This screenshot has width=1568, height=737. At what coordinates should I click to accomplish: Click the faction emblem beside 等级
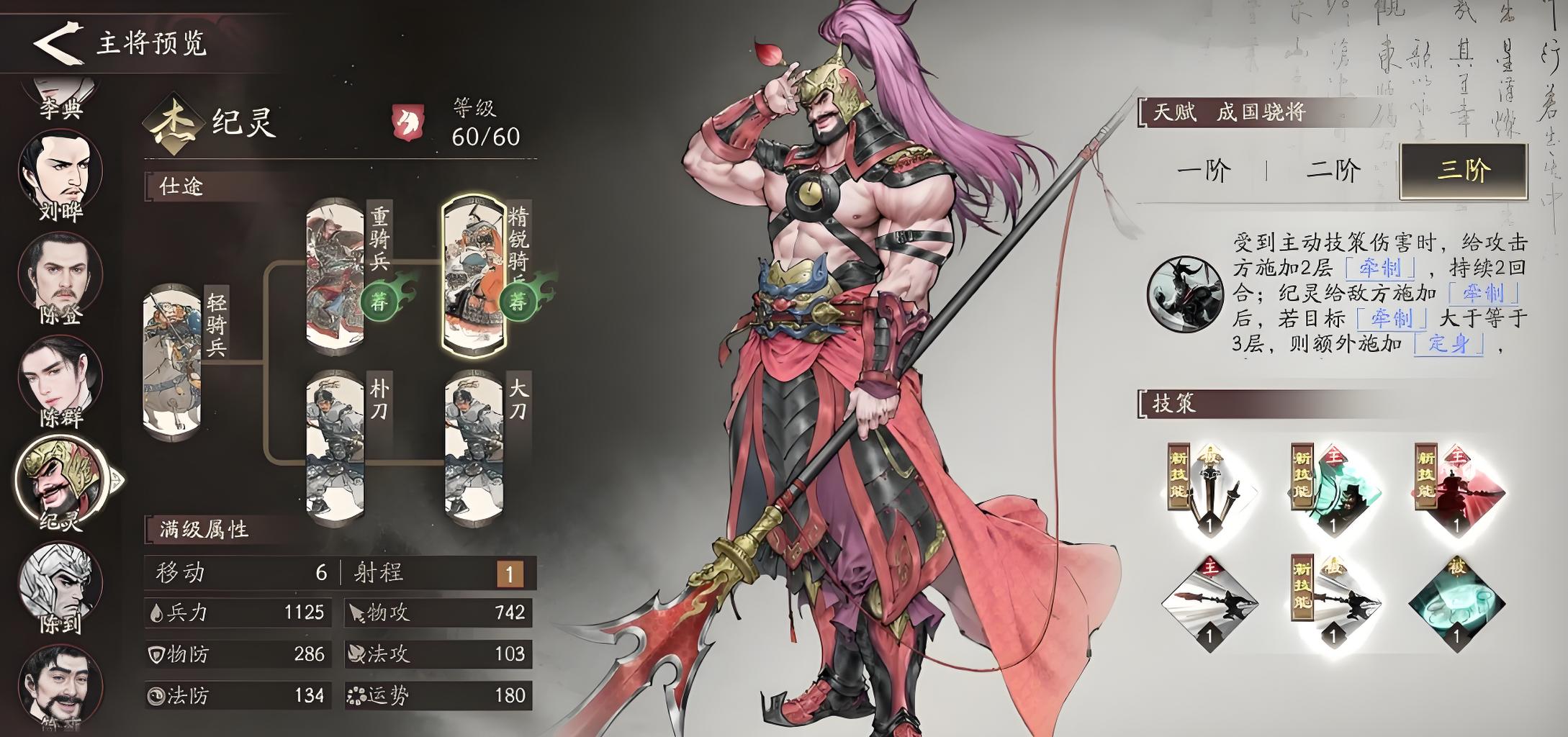point(407,122)
